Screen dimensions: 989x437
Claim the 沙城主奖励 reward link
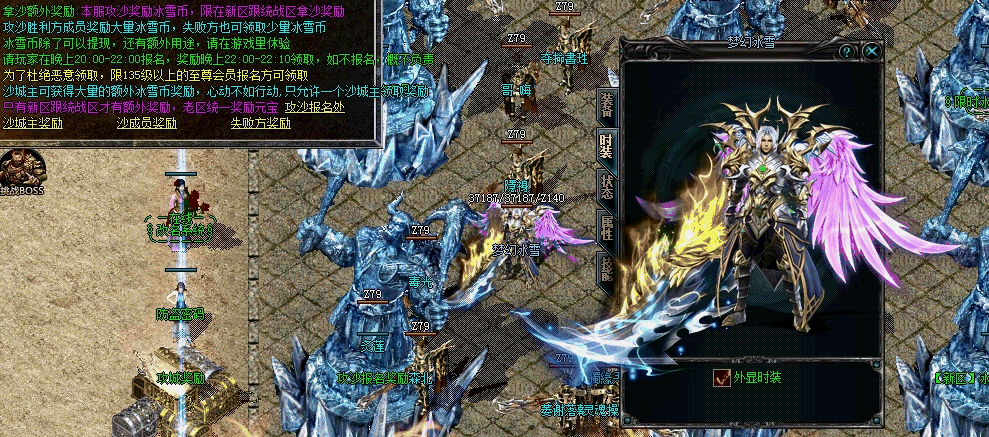[33, 123]
